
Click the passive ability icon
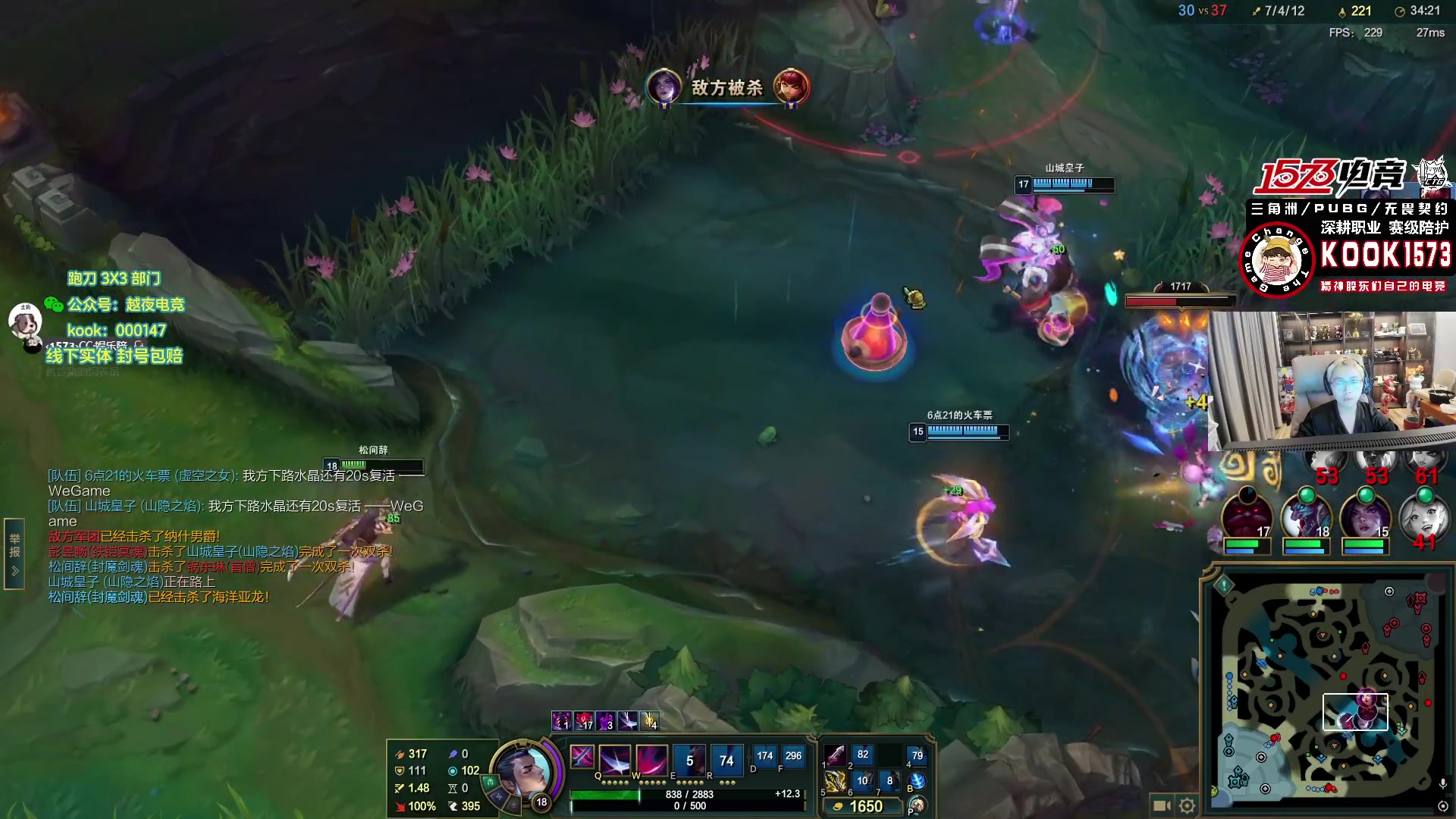(582, 757)
